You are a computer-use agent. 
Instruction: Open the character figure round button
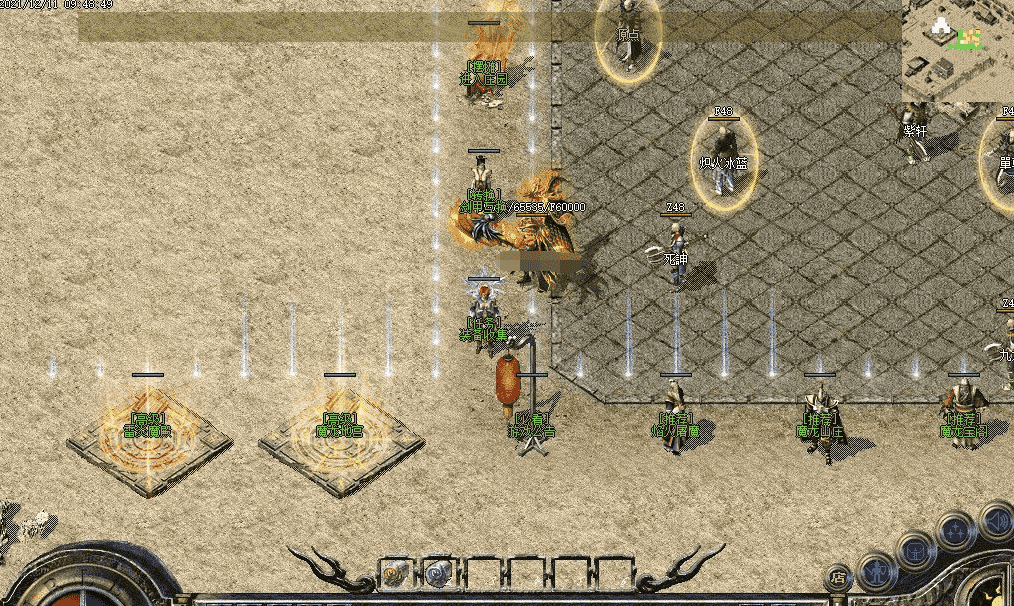pyautogui.click(x=877, y=570)
